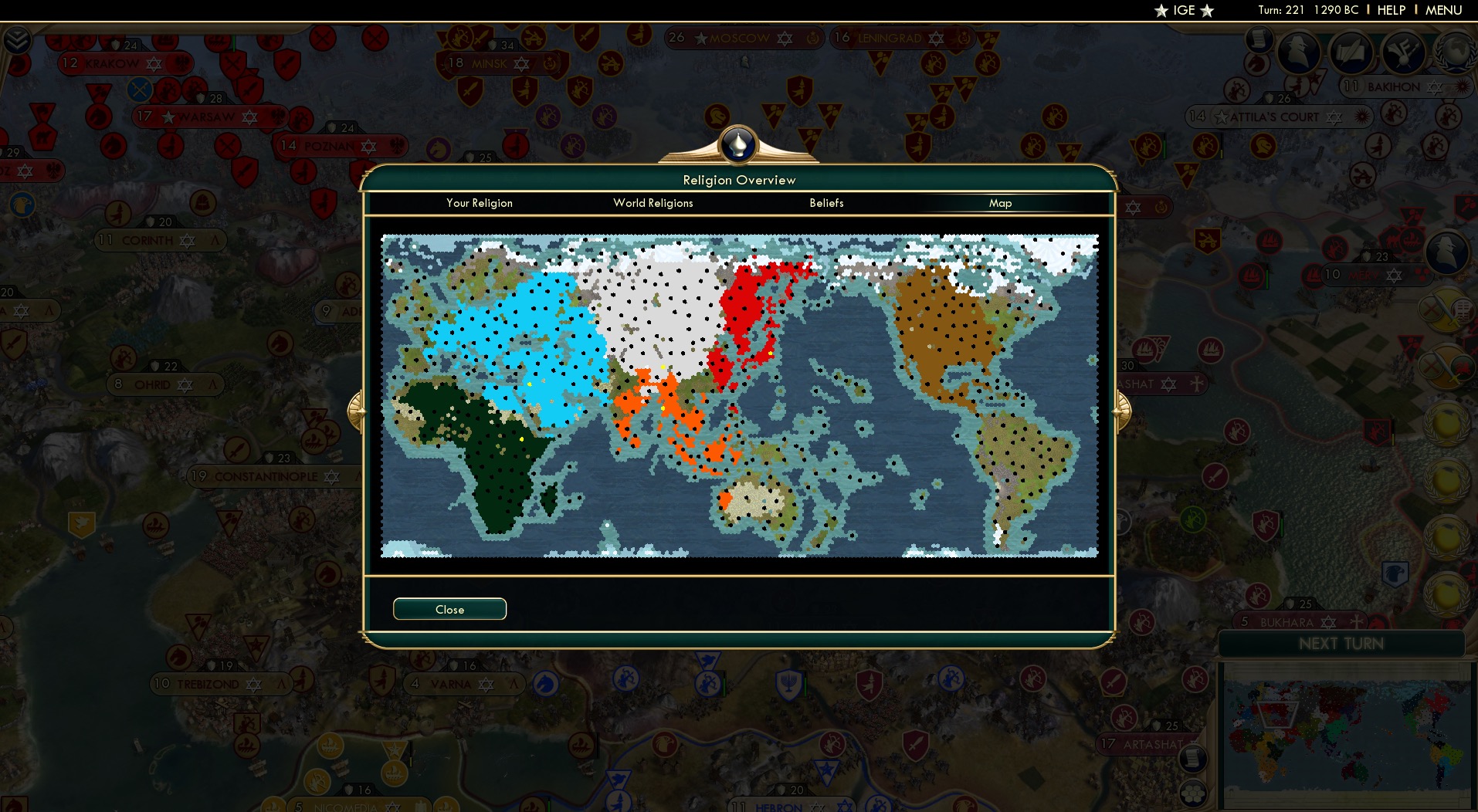Open HELP from the top bar
Screen dimensions: 1478x812
click(x=1390, y=10)
